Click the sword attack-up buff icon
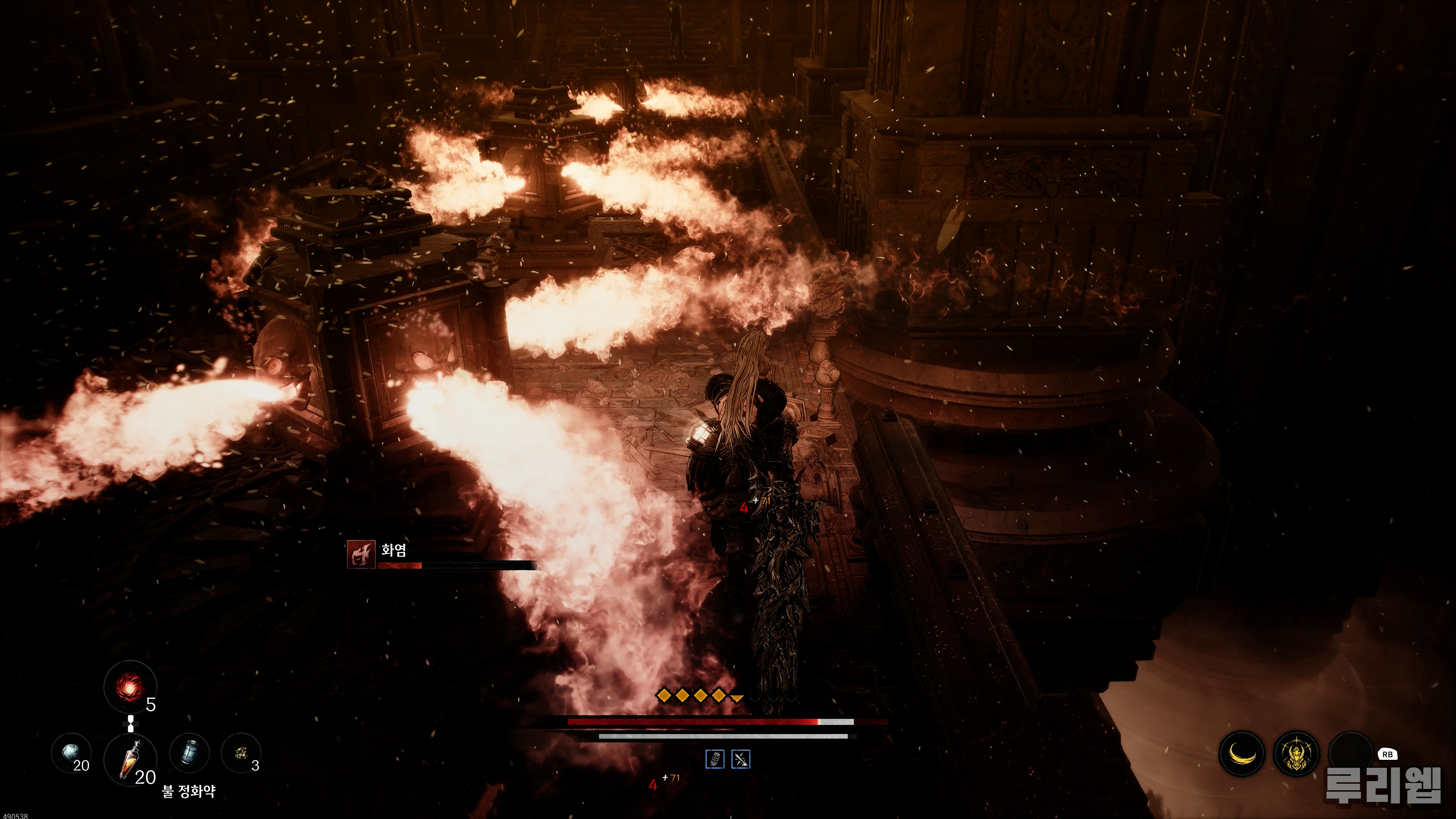Image resolution: width=1456 pixels, height=819 pixels. [x=741, y=759]
